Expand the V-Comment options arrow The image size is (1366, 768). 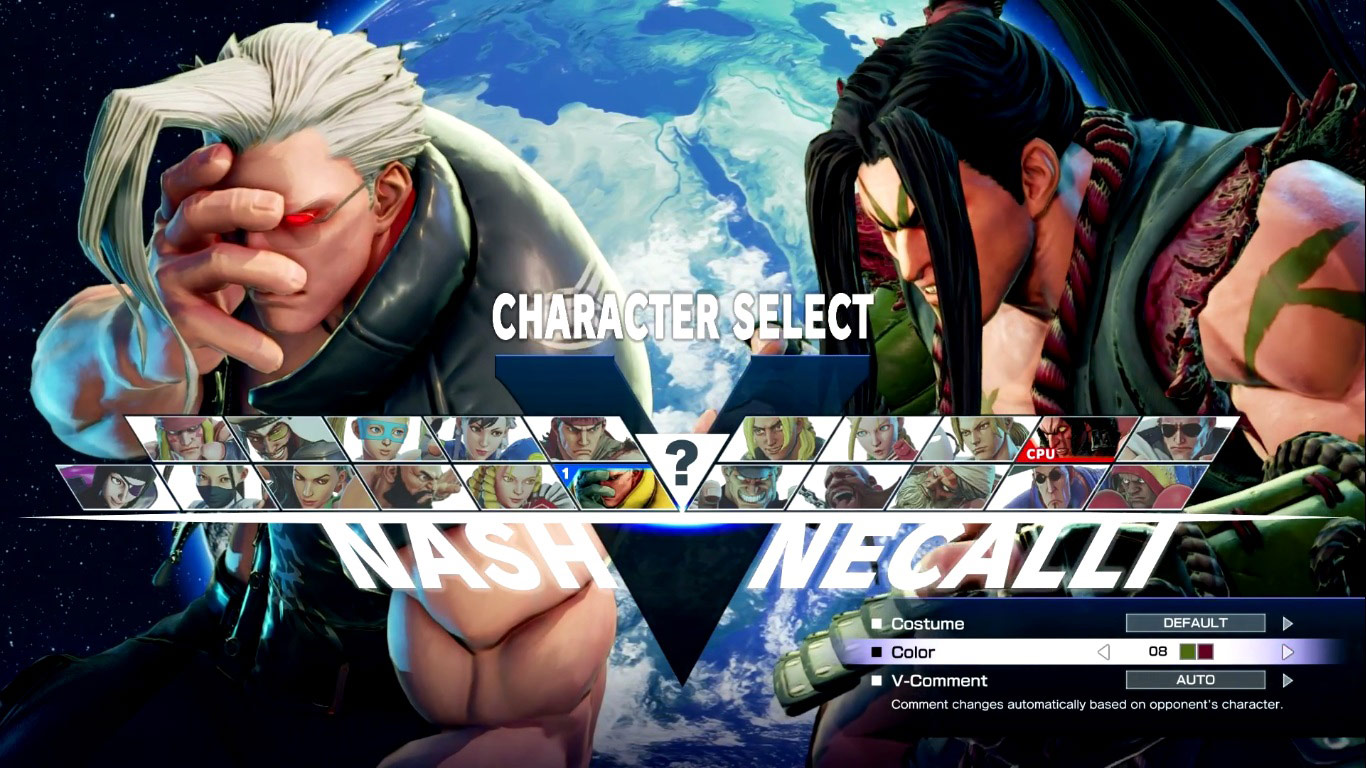pyautogui.click(x=1290, y=680)
